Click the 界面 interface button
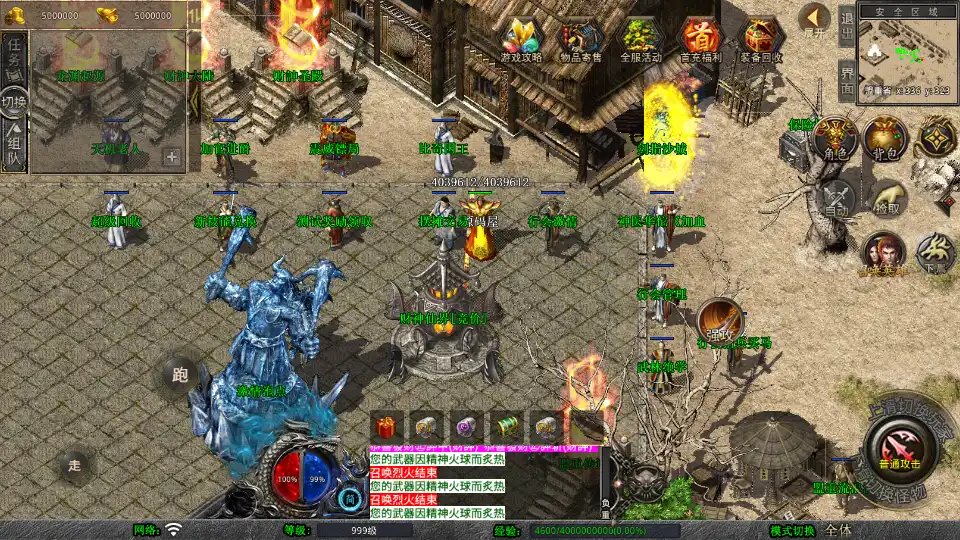The image size is (960, 540). coord(846,80)
